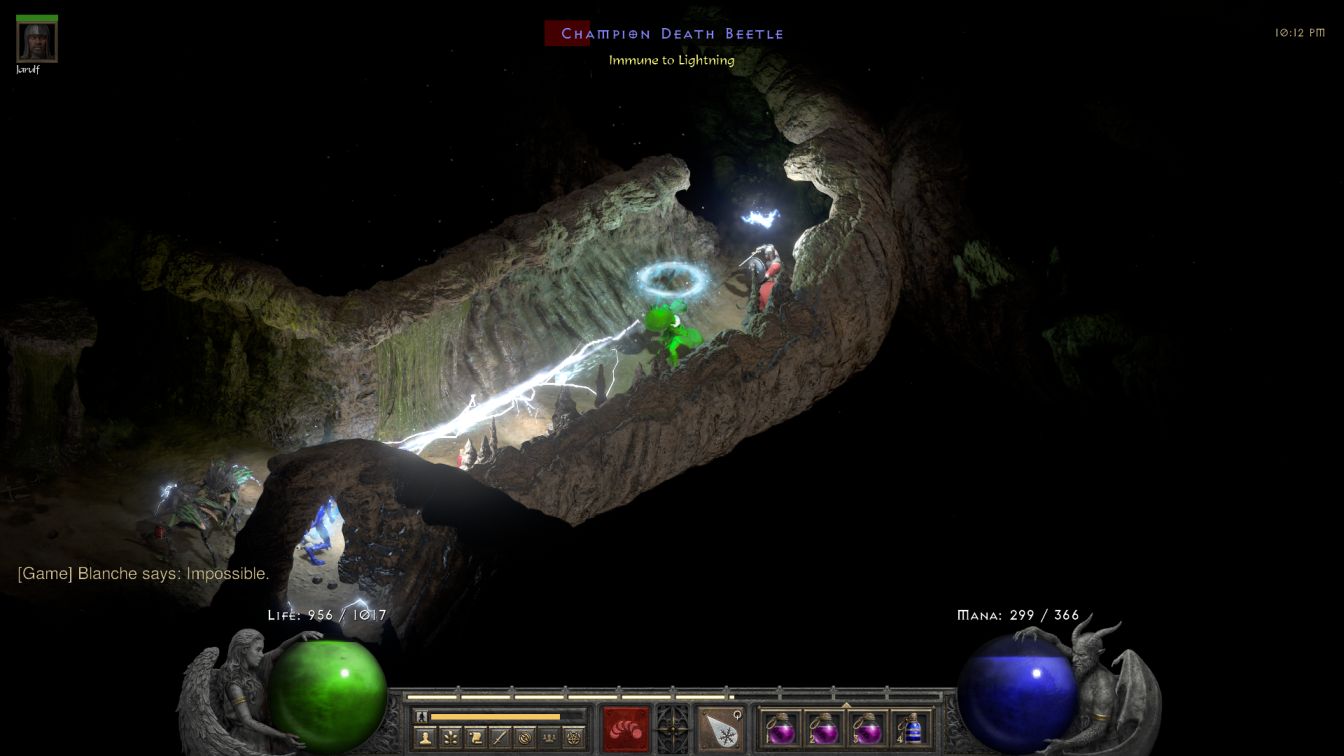Use the purple rejuvenation potion in belt slot 3
This screenshot has width=1344, height=756.
(867, 728)
